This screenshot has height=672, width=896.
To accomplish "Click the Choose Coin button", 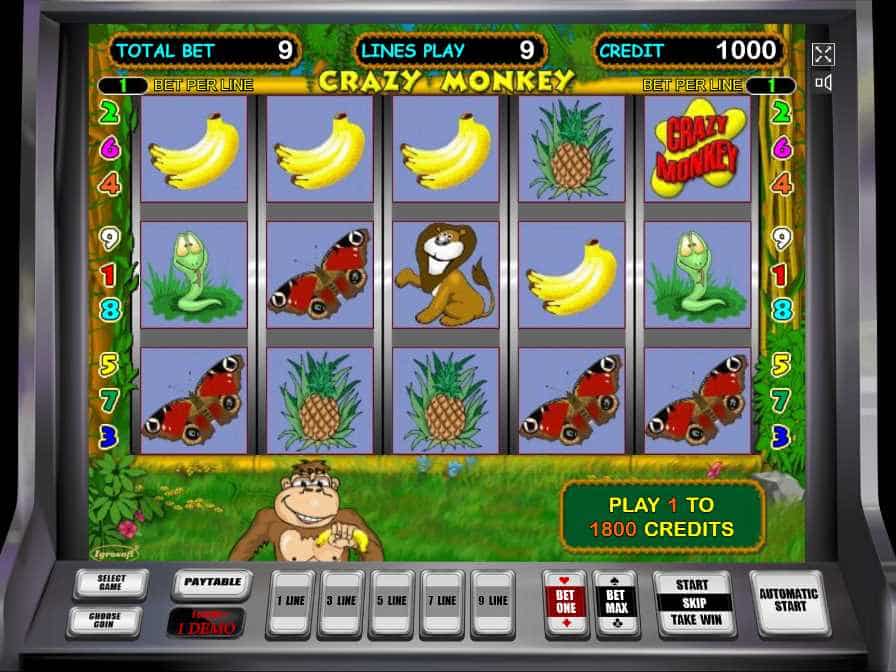I will point(105,620).
